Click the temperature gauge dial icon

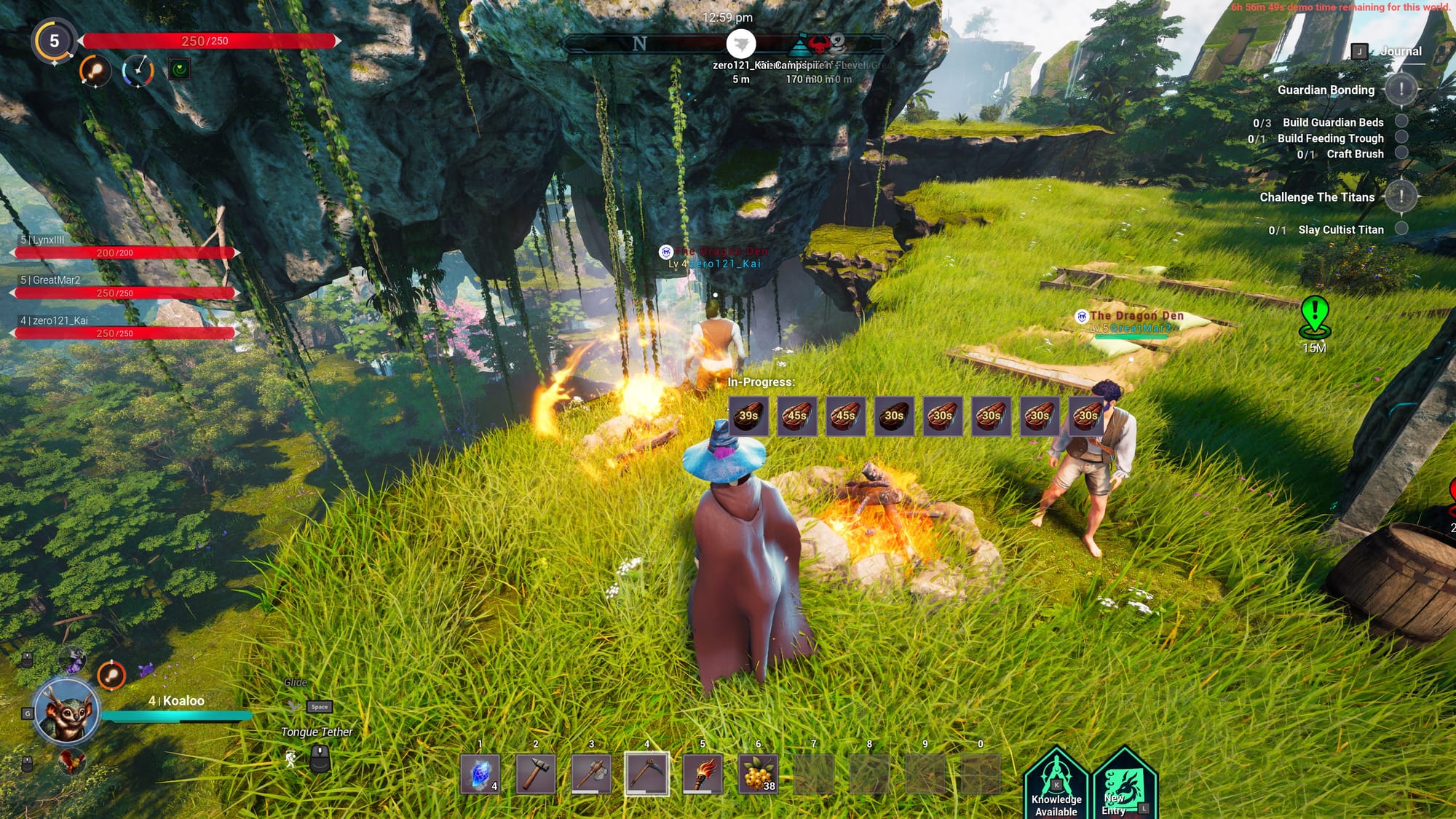(x=138, y=71)
